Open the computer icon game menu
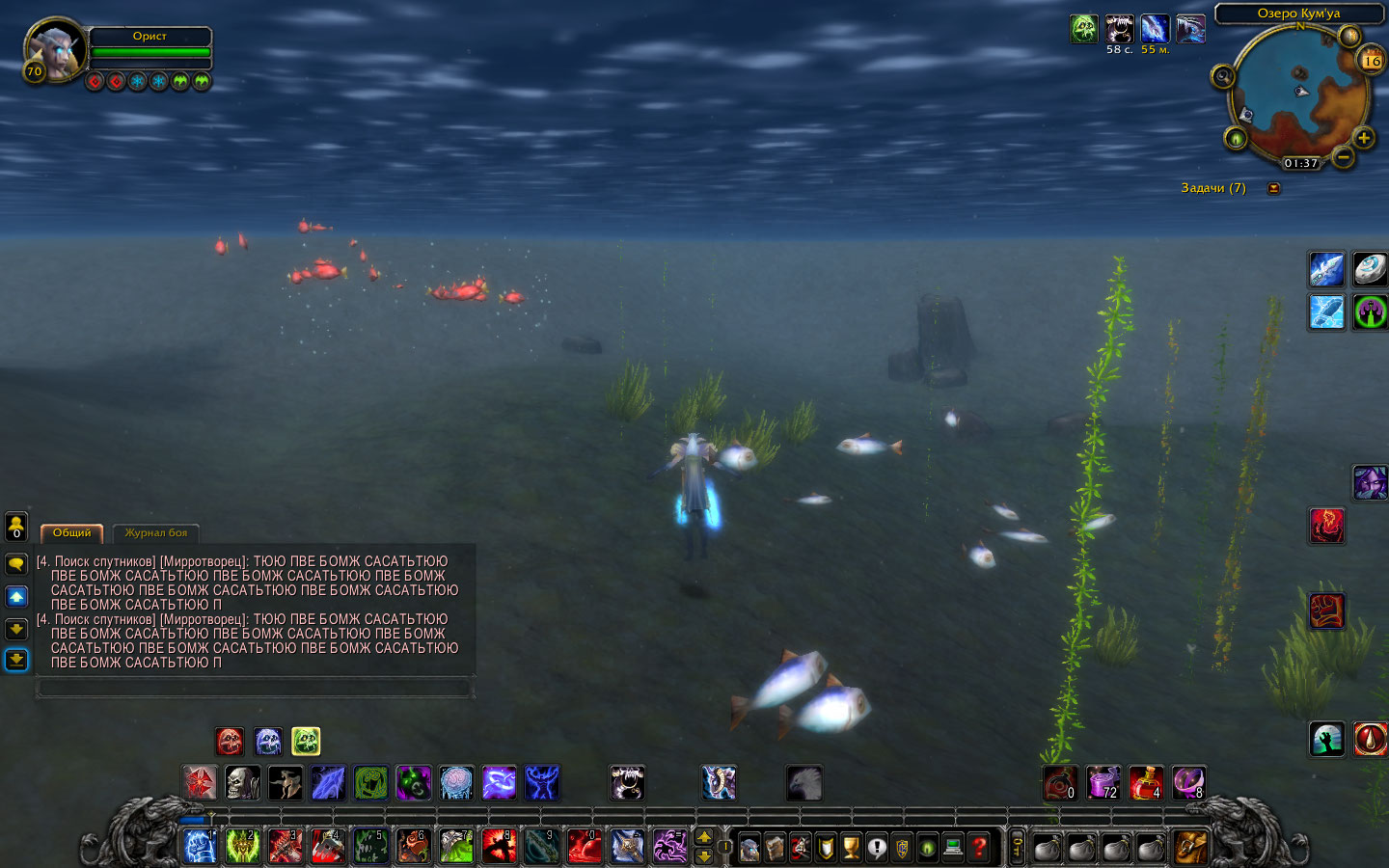Screen dimensions: 1389x868 pos(953,848)
